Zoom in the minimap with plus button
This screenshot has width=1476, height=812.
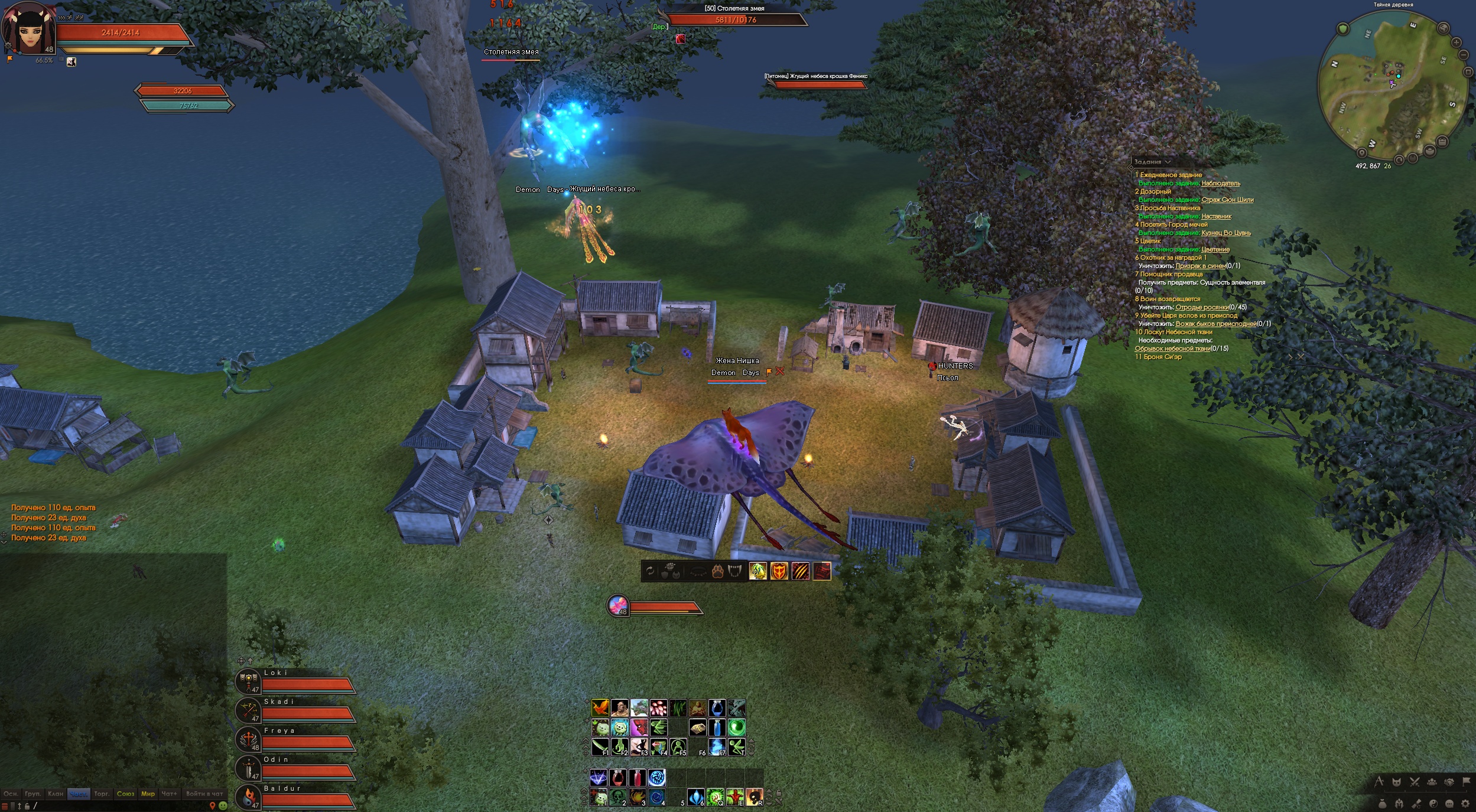tap(1456, 43)
